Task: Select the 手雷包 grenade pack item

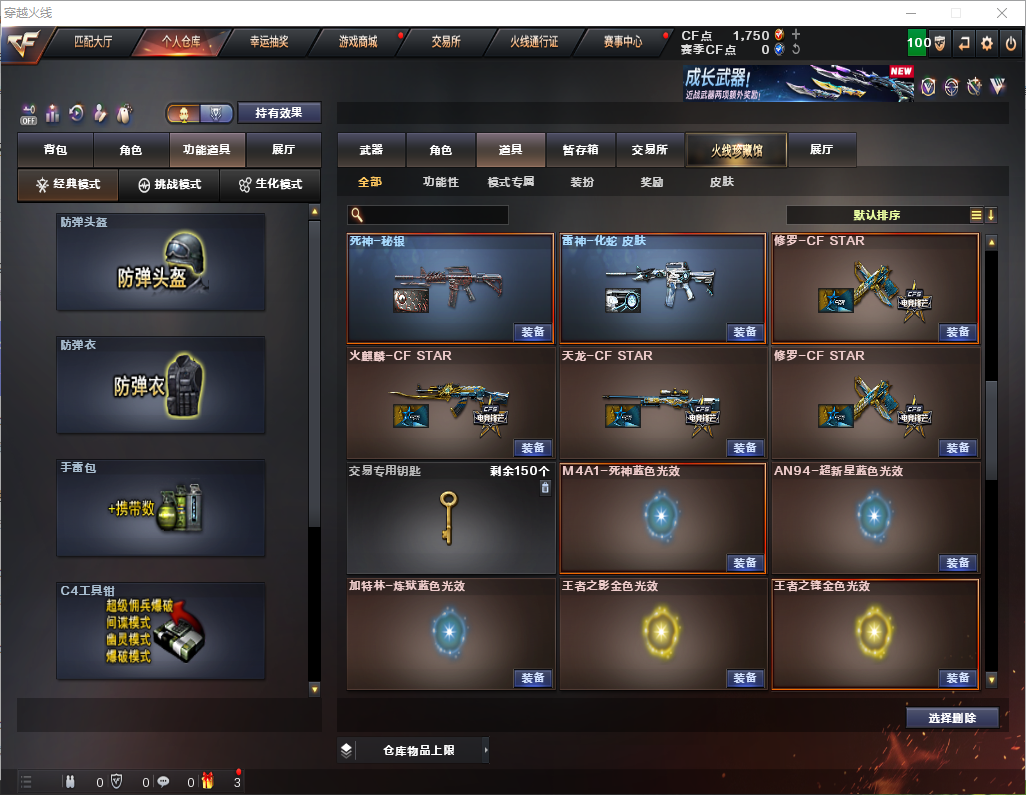Action: [161, 508]
